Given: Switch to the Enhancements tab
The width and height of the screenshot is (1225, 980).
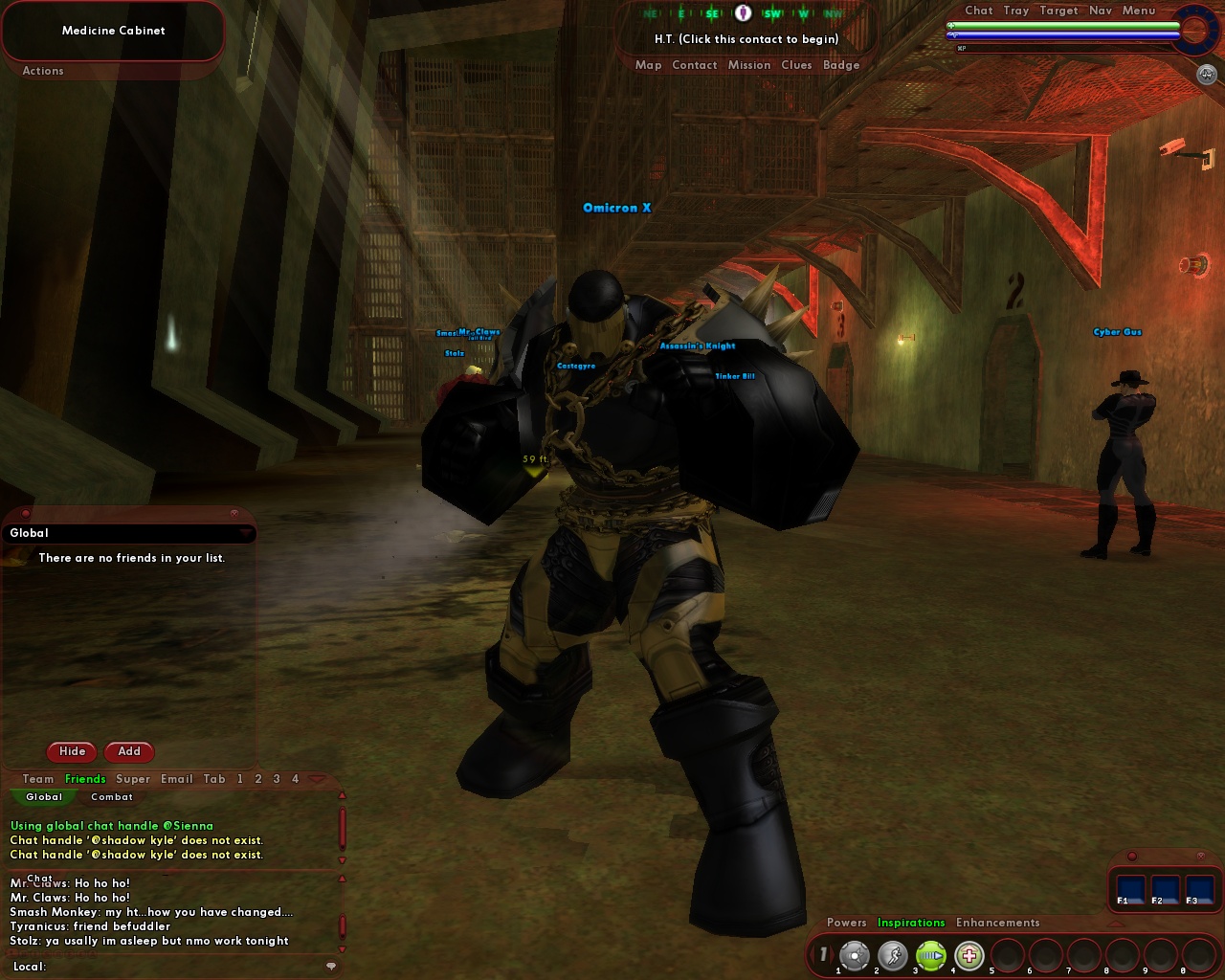Looking at the screenshot, I should pos(998,923).
